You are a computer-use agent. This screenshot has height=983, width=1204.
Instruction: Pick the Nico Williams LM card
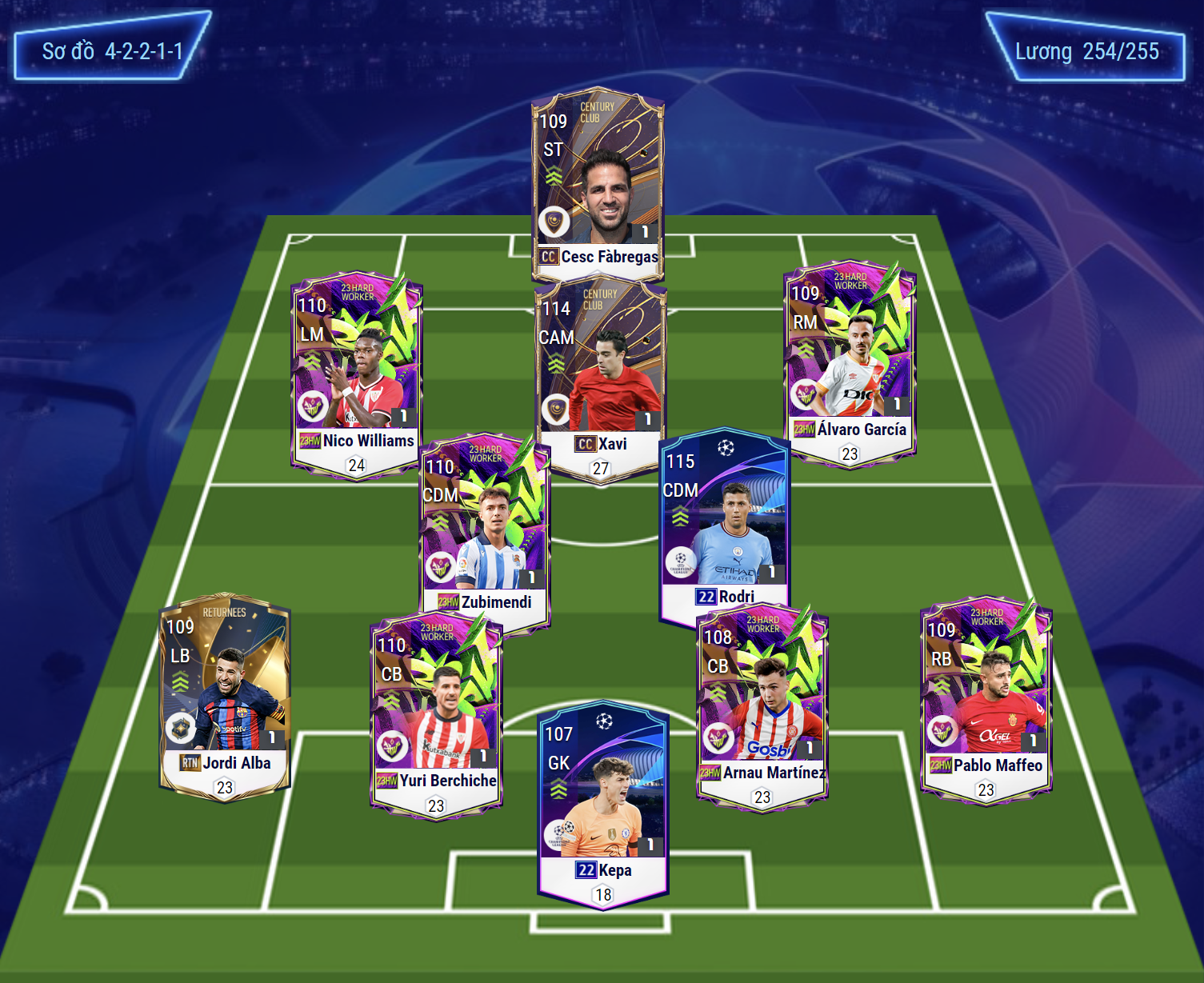(x=356, y=372)
